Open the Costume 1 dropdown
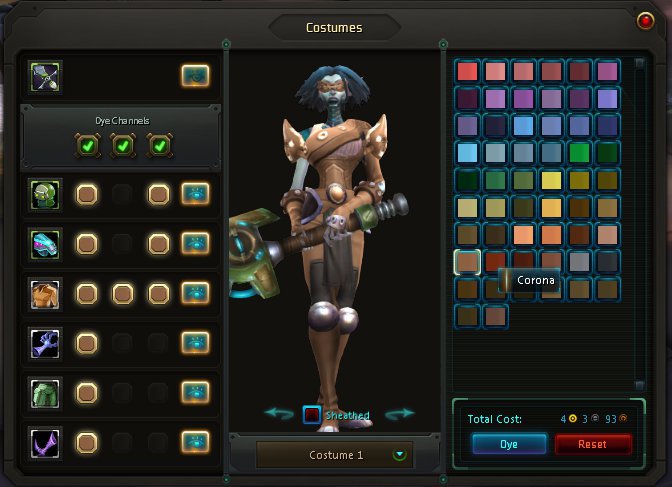 pos(400,455)
